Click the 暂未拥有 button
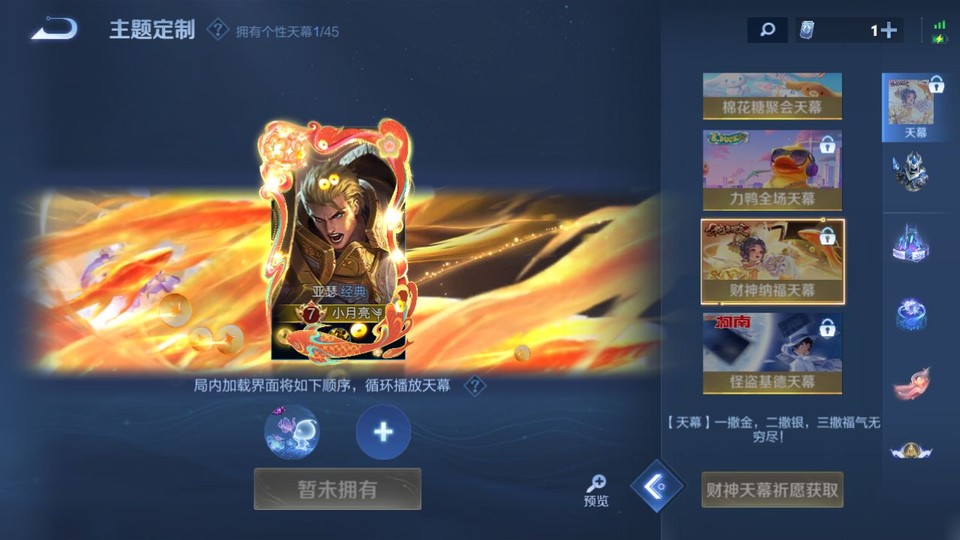Screen dimensions: 960x540 point(337,489)
